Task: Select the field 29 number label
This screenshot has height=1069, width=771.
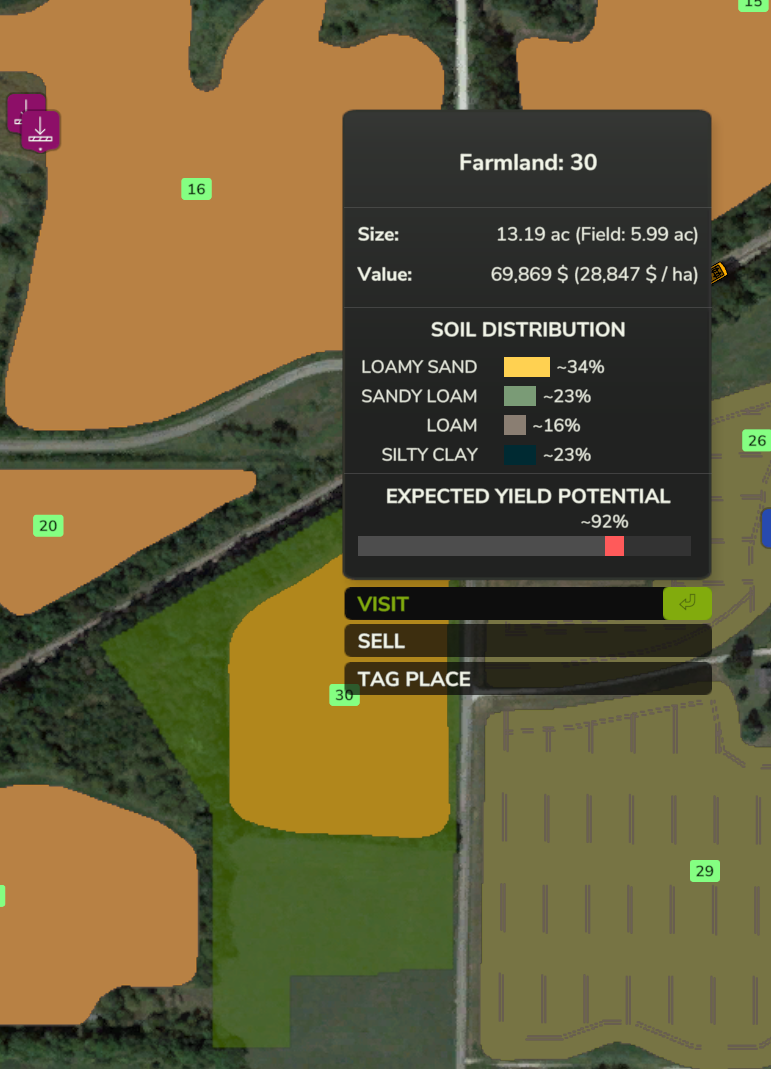Action: (704, 871)
